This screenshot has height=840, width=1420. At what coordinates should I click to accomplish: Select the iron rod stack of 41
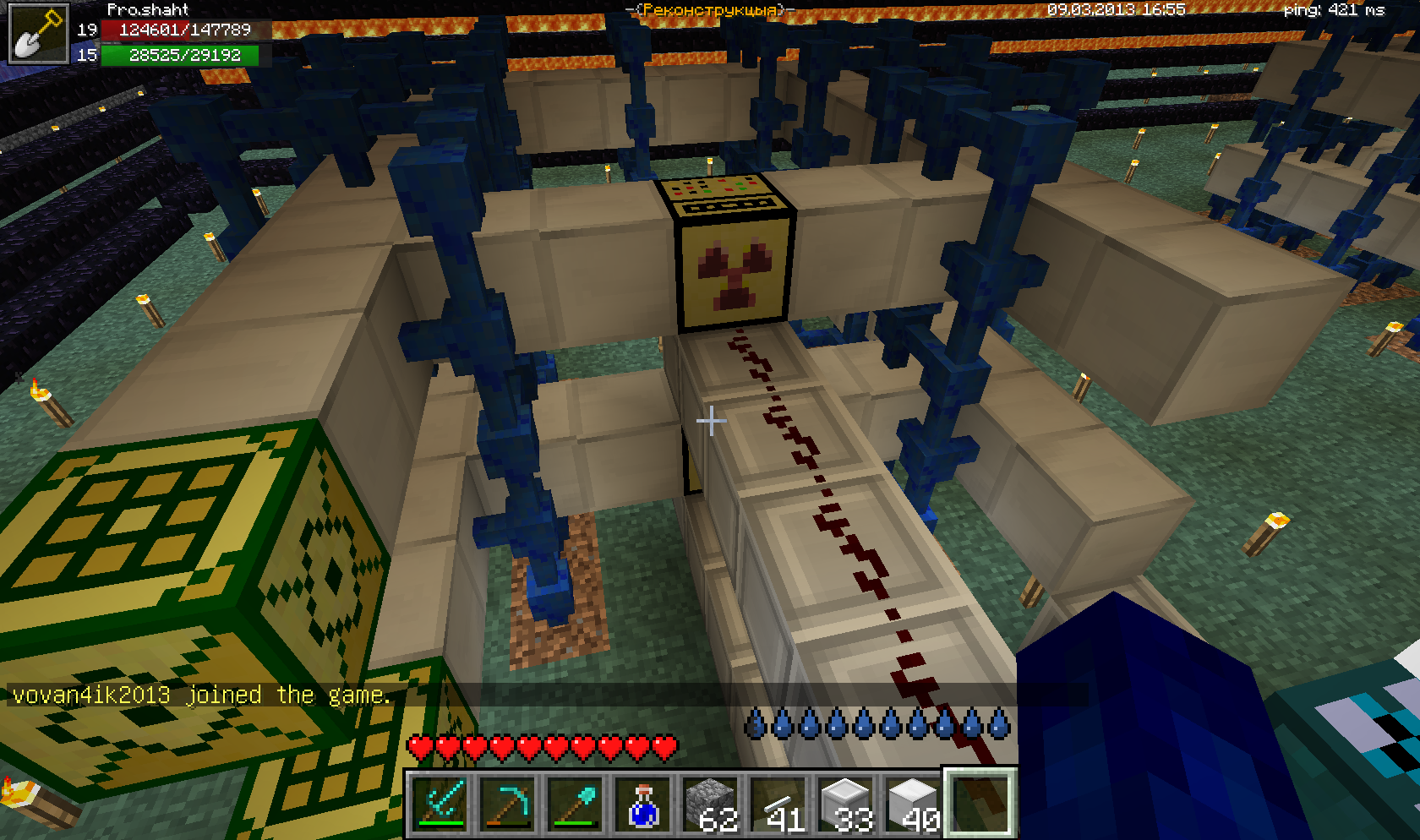click(x=778, y=804)
